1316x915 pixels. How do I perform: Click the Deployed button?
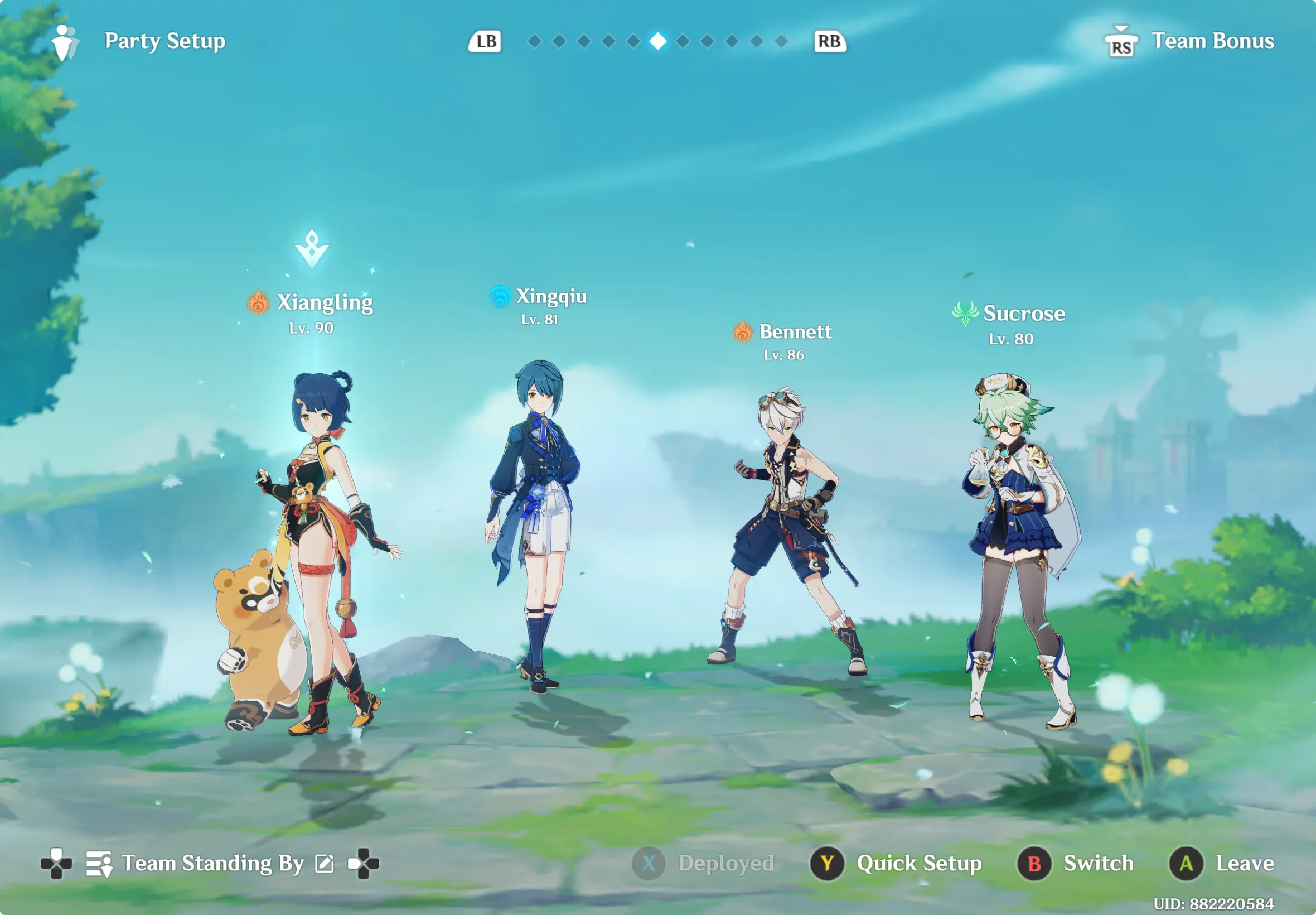pos(725,863)
